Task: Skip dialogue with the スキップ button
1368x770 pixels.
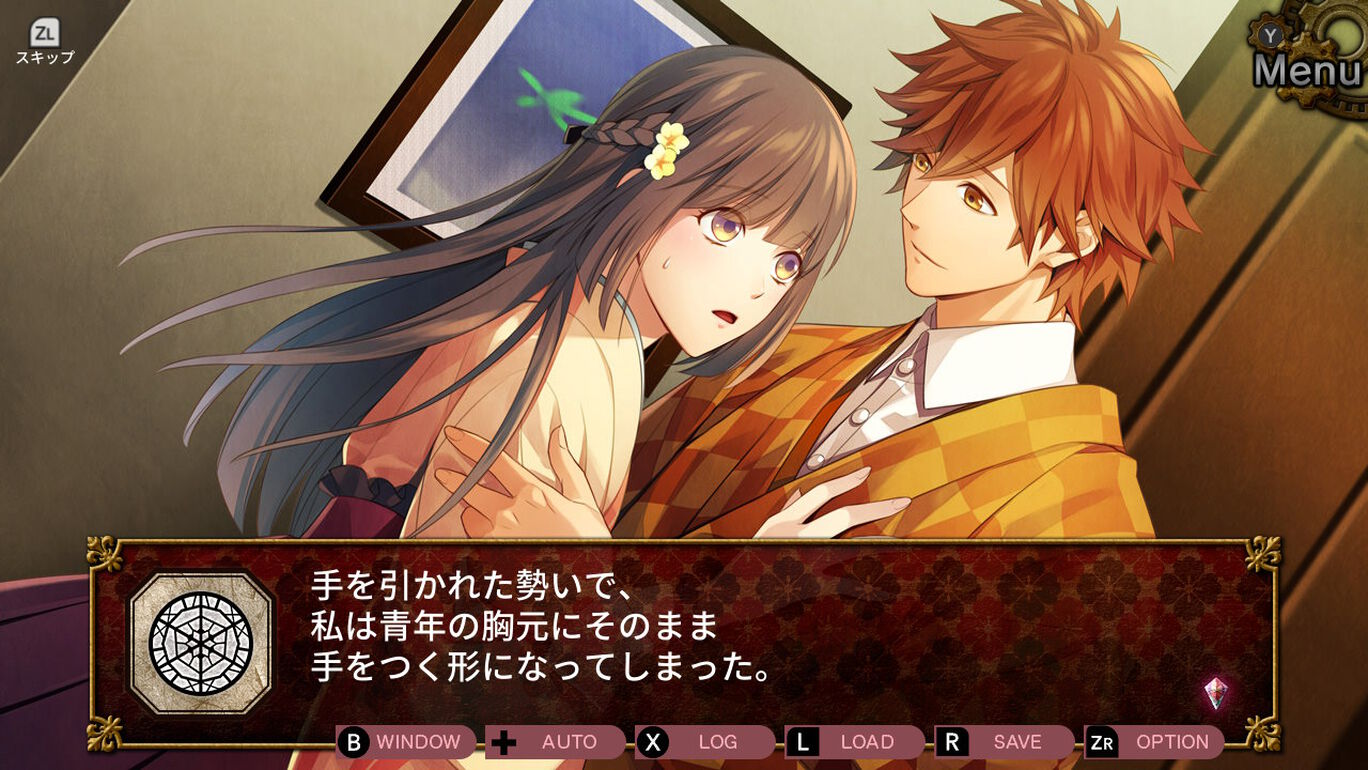Action: (44, 42)
